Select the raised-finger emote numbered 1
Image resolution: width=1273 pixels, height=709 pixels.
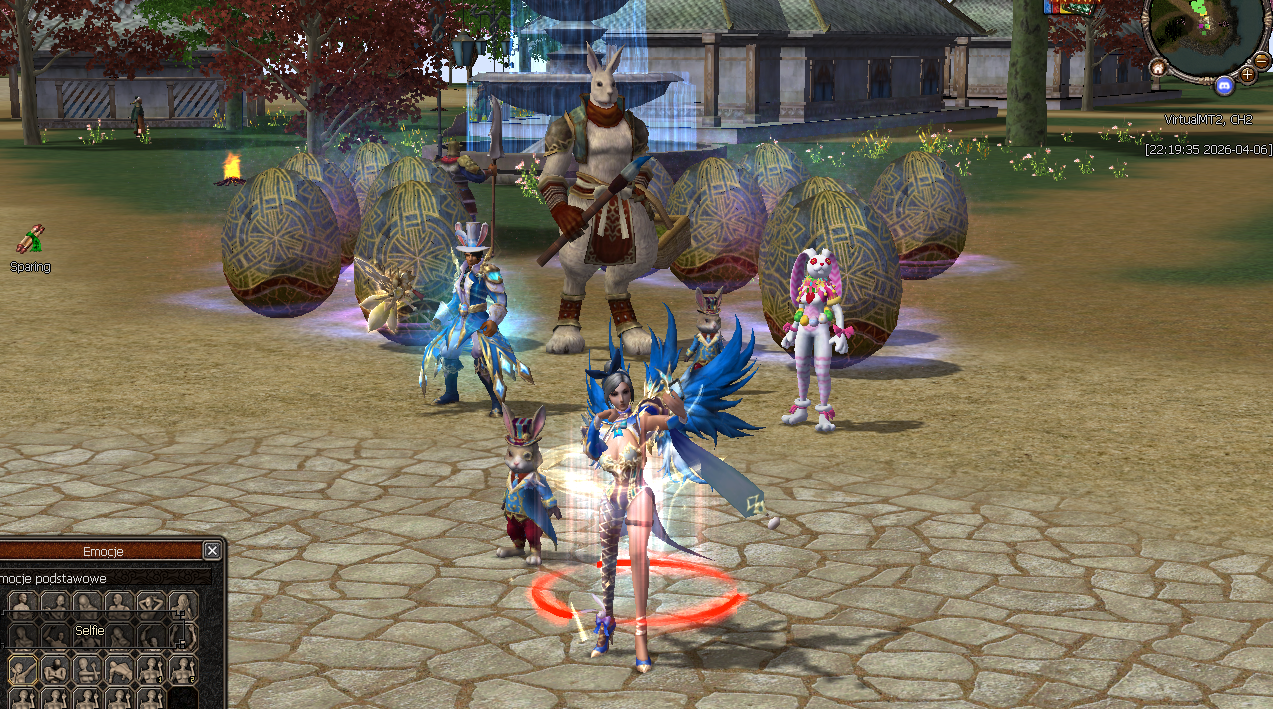(x=151, y=670)
